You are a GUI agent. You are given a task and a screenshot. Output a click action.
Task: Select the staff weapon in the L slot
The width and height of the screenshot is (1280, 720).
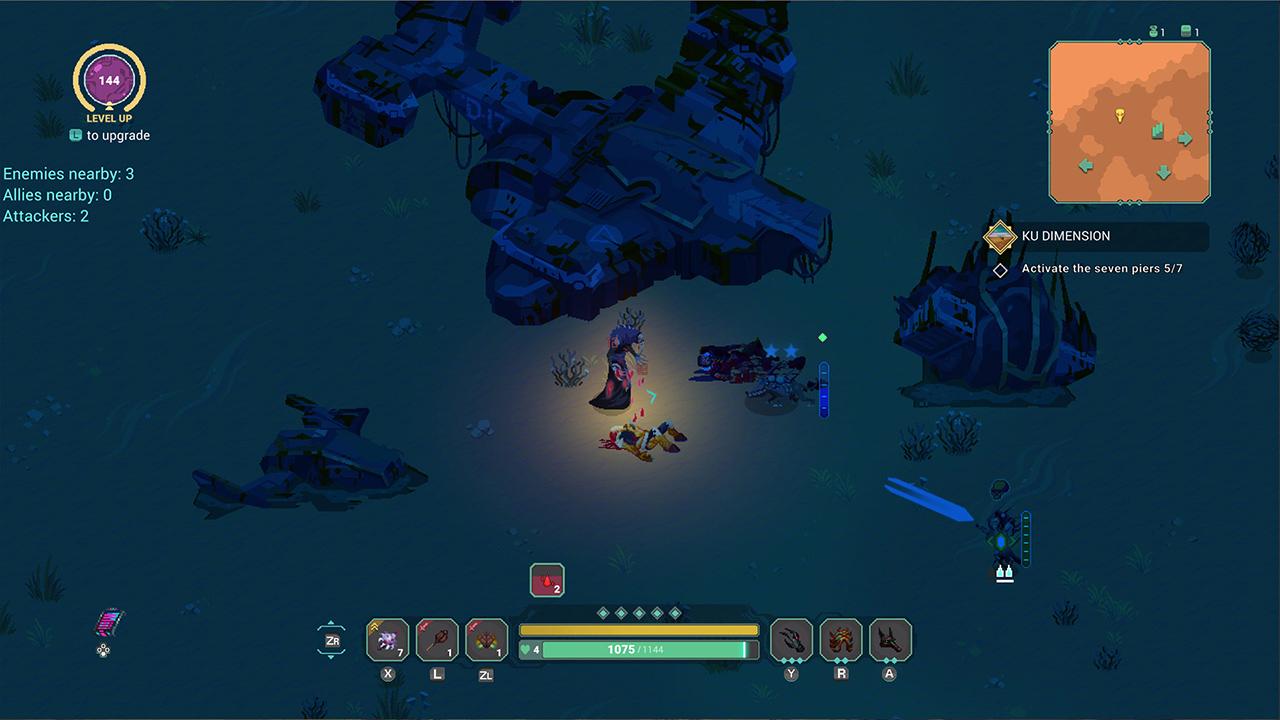(x=437, y=640)
